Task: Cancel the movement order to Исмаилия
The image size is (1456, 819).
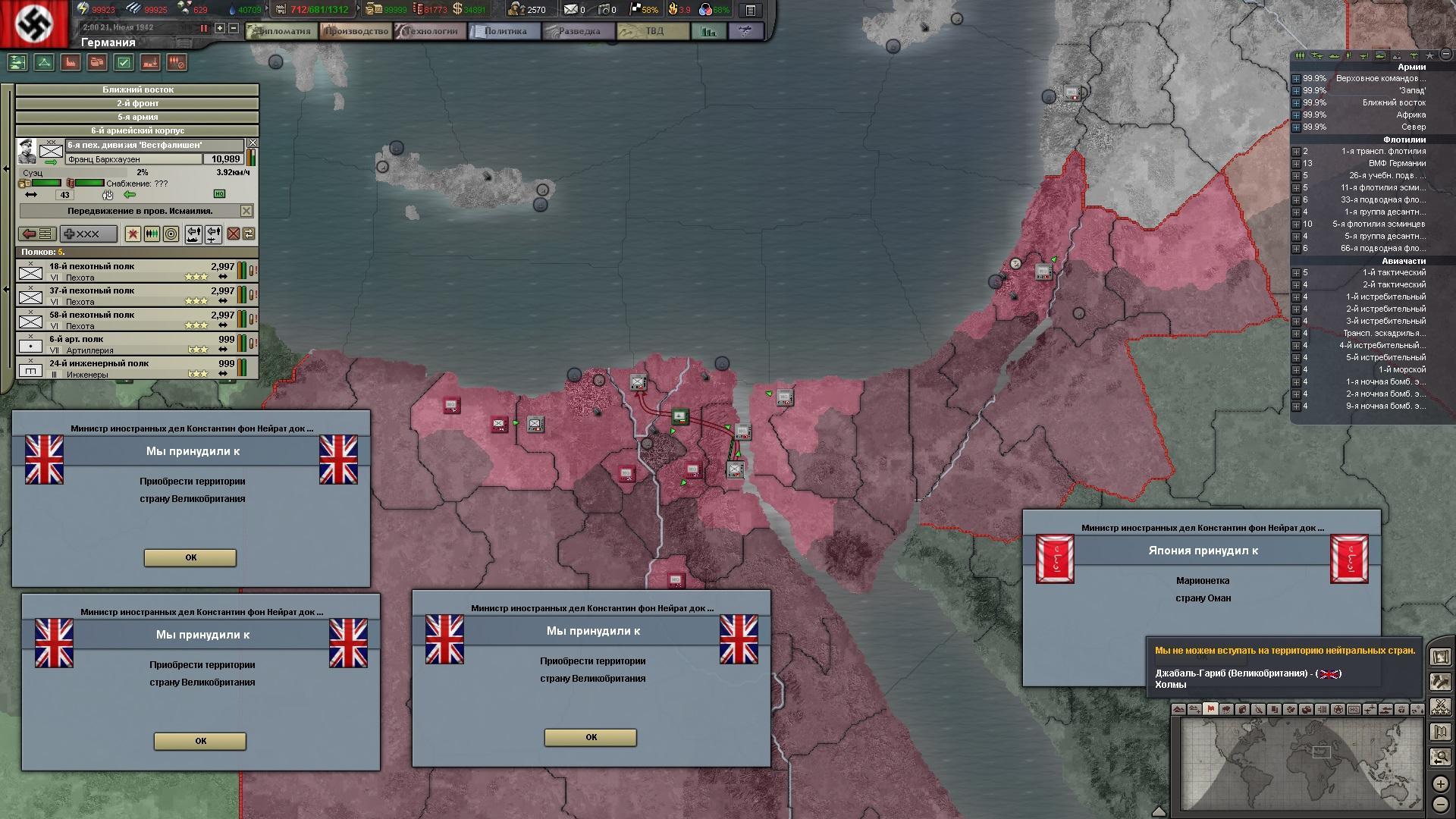Action: tap(246, 210)
